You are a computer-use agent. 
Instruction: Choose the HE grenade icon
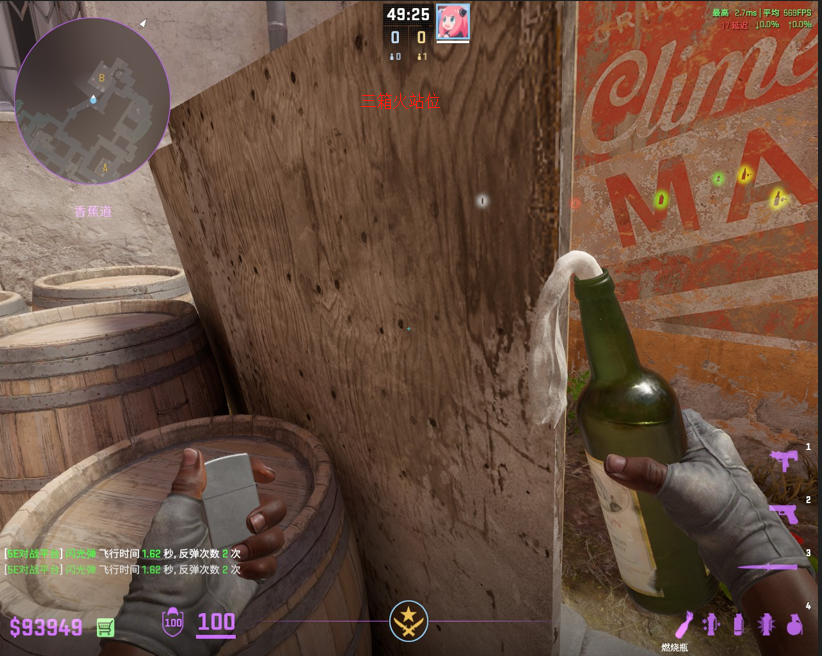(x=794, y=624)
